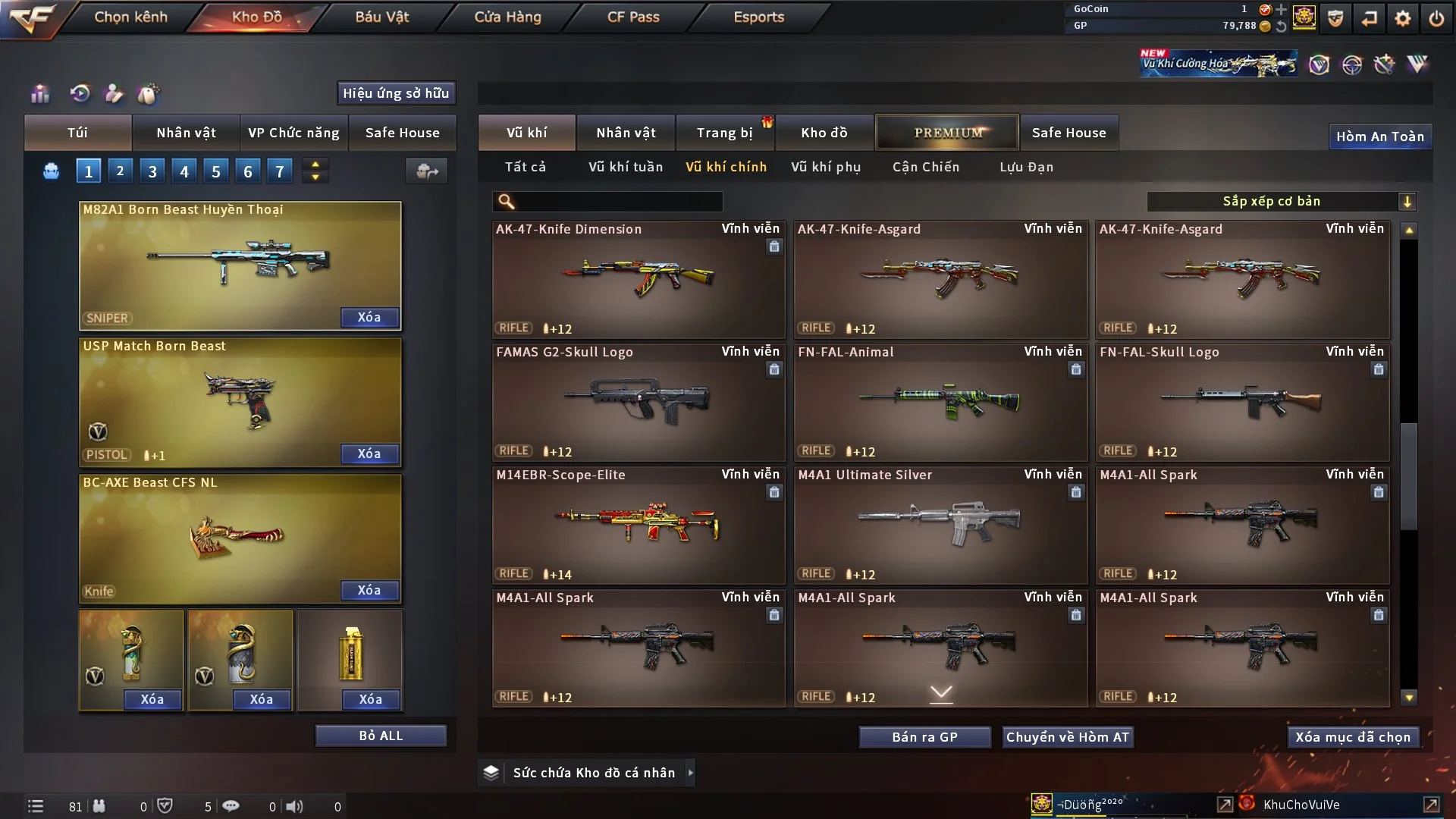Select the AK-47-Knife Dimension rifle

pos(639,279)
